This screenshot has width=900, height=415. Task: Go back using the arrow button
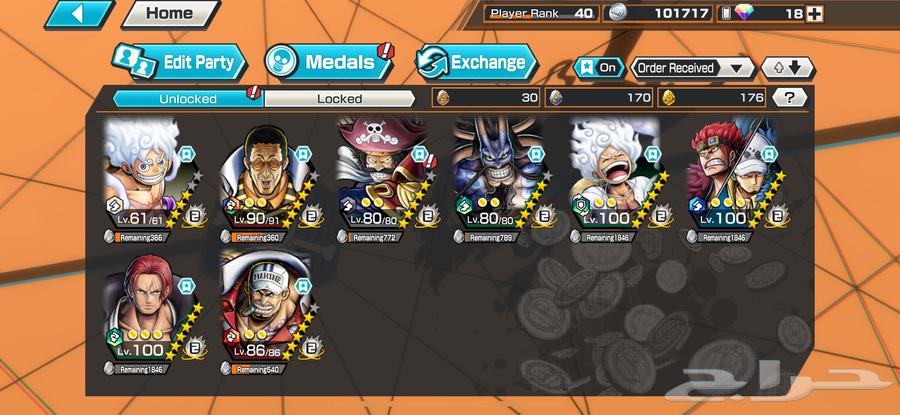(78, 15)
